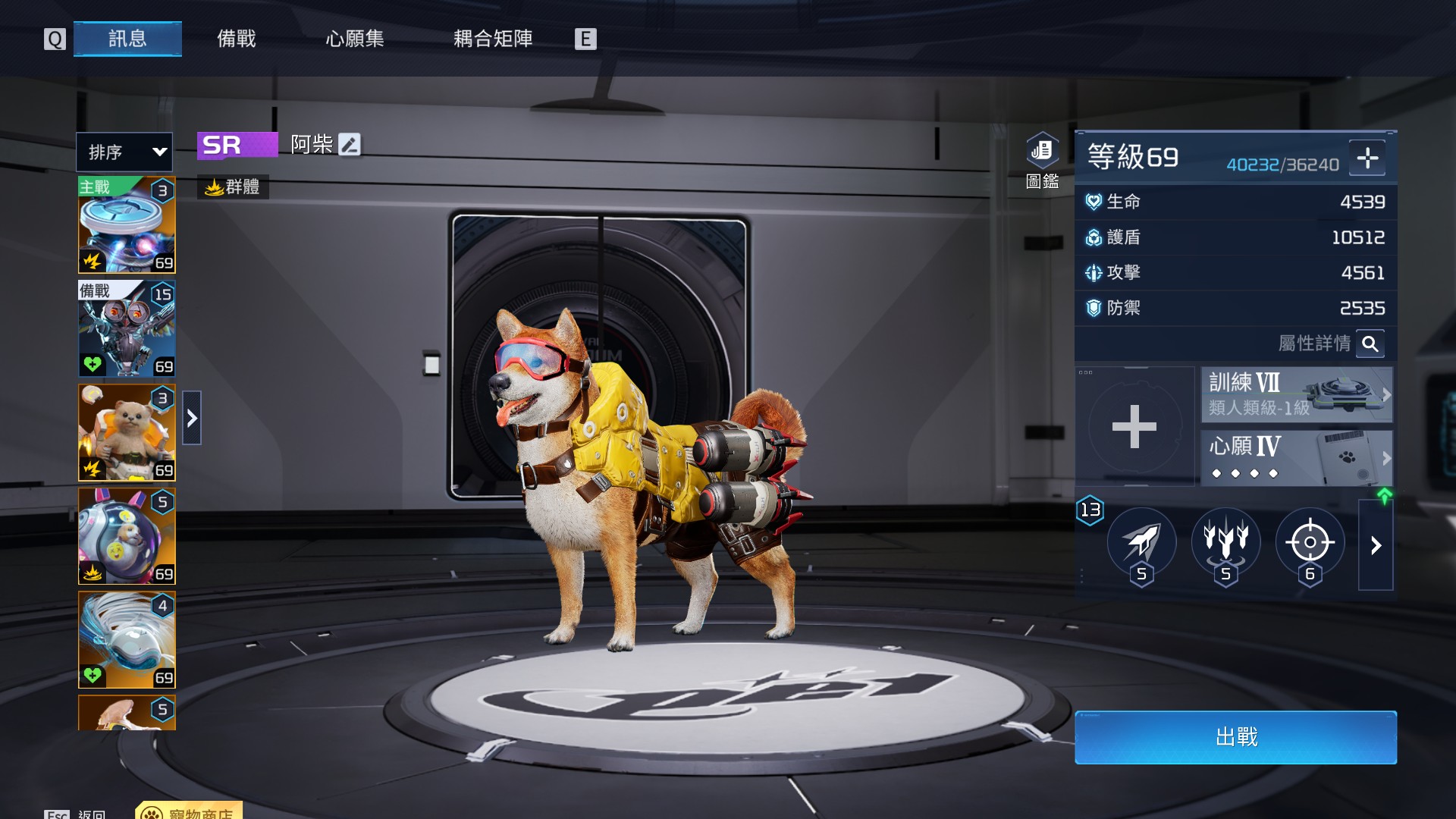Select the 耦合矩陣 tab
Viewport: 1456px width, 819px height.
click(x=493, y=39)
